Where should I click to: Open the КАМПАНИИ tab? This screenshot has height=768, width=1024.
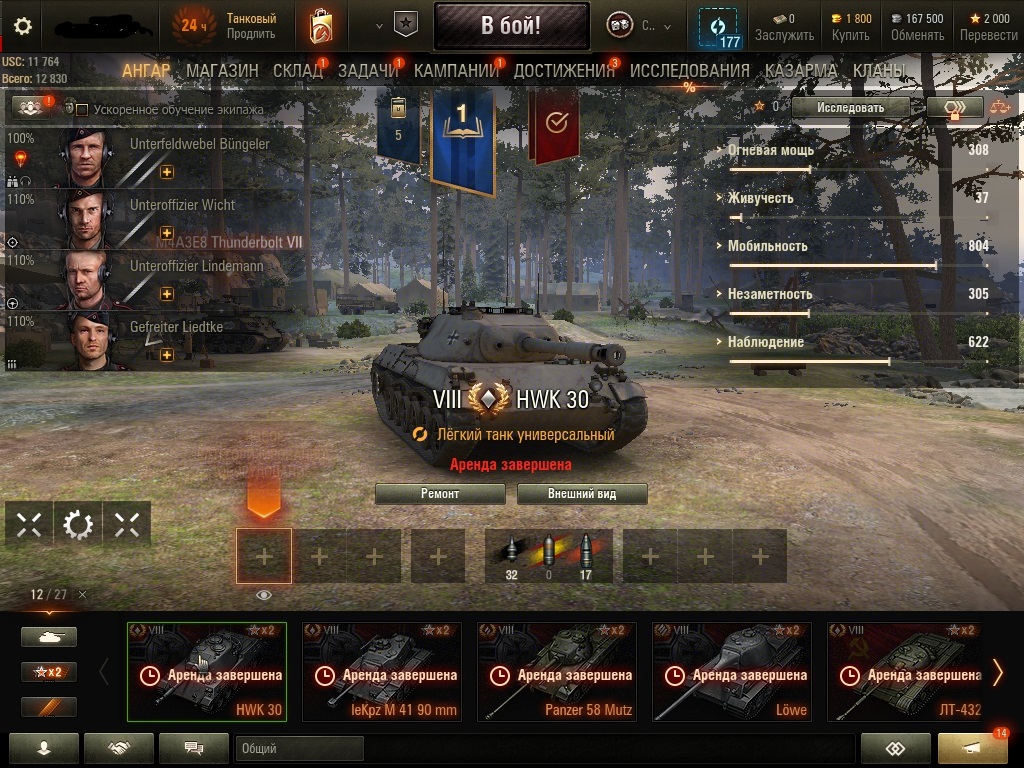click(456, 71)
